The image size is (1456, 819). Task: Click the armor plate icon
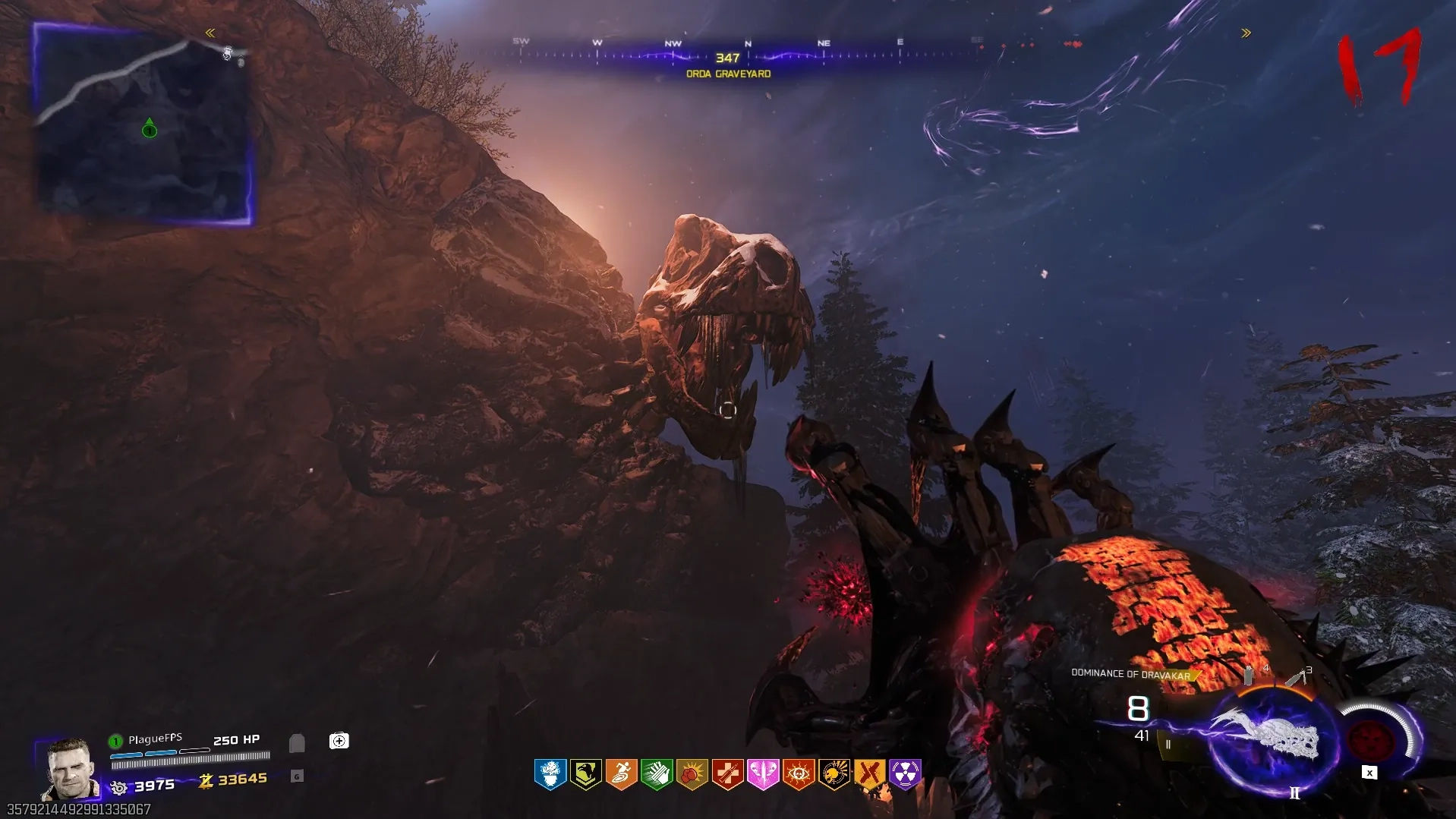coord(297,742)
